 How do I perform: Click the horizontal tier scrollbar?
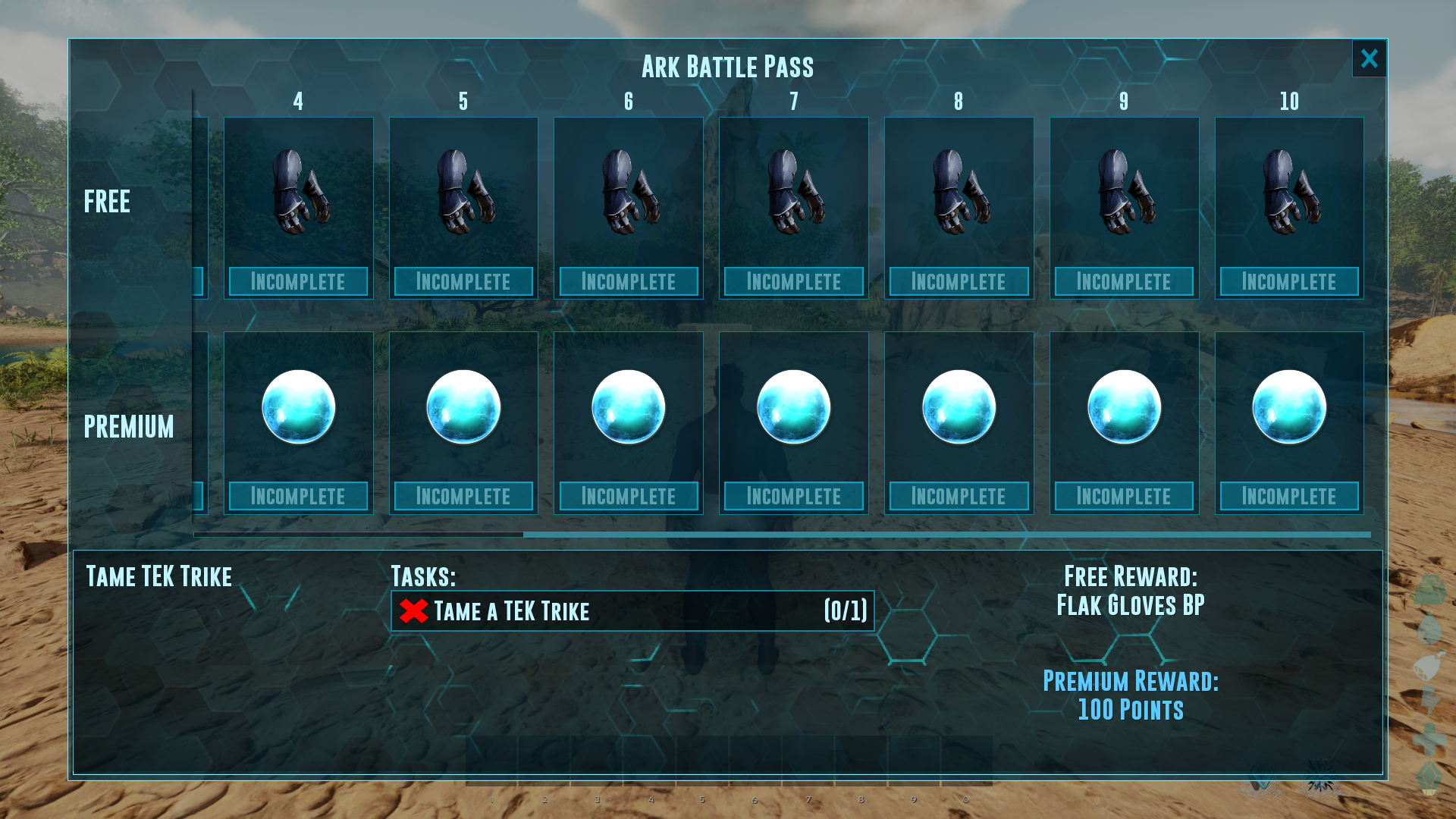946,535
